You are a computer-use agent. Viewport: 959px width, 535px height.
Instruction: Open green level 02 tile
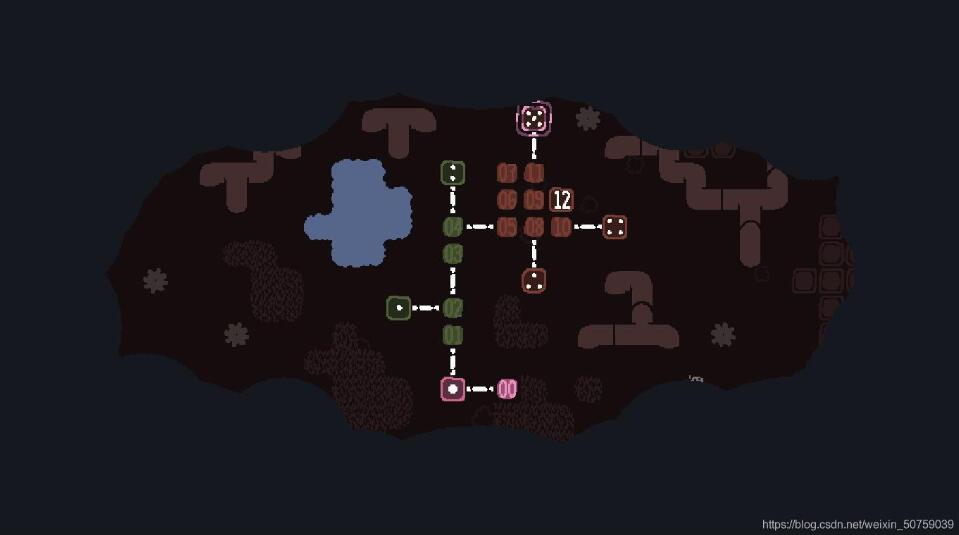click(453, 307)
